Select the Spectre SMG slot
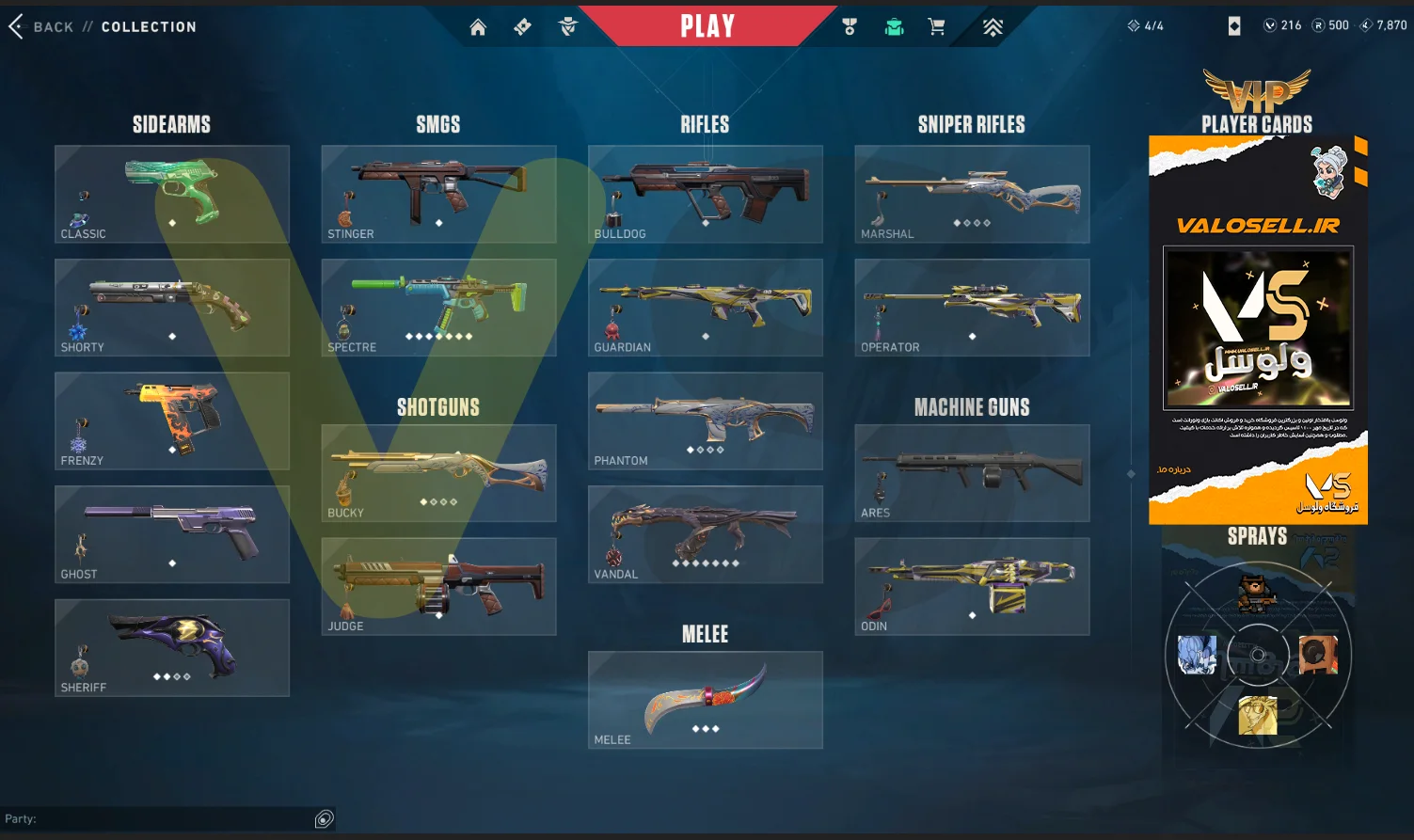Screen dimensions: 1414x840 [438, 308]
